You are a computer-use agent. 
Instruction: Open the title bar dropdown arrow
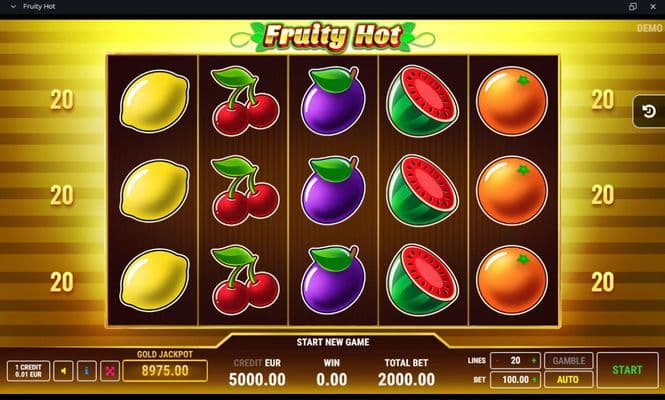[x=12, y=6]
